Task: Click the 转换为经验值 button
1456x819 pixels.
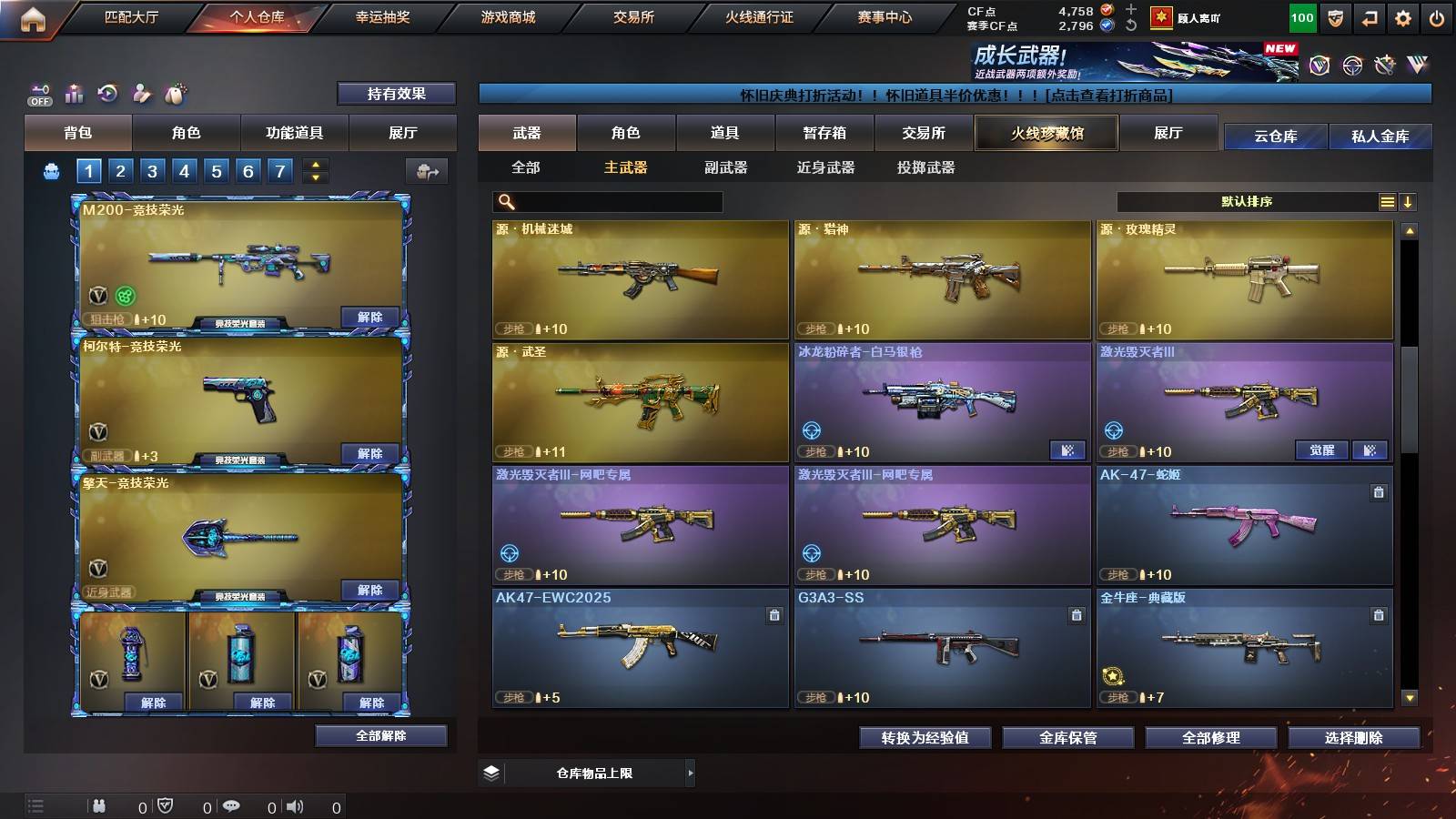Action: coord(925,738)
